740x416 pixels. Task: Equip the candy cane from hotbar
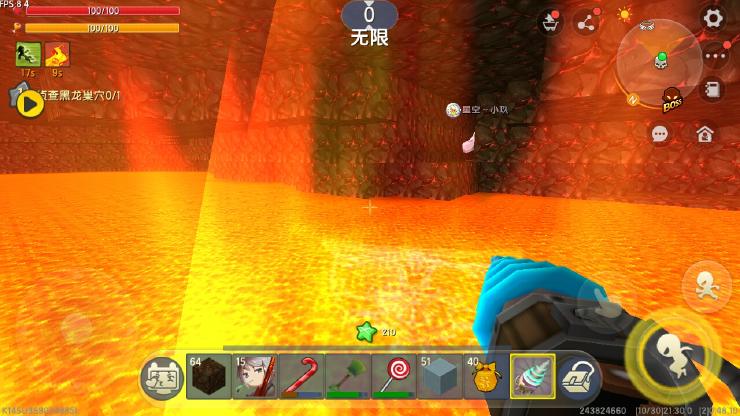tap(301, 378)
